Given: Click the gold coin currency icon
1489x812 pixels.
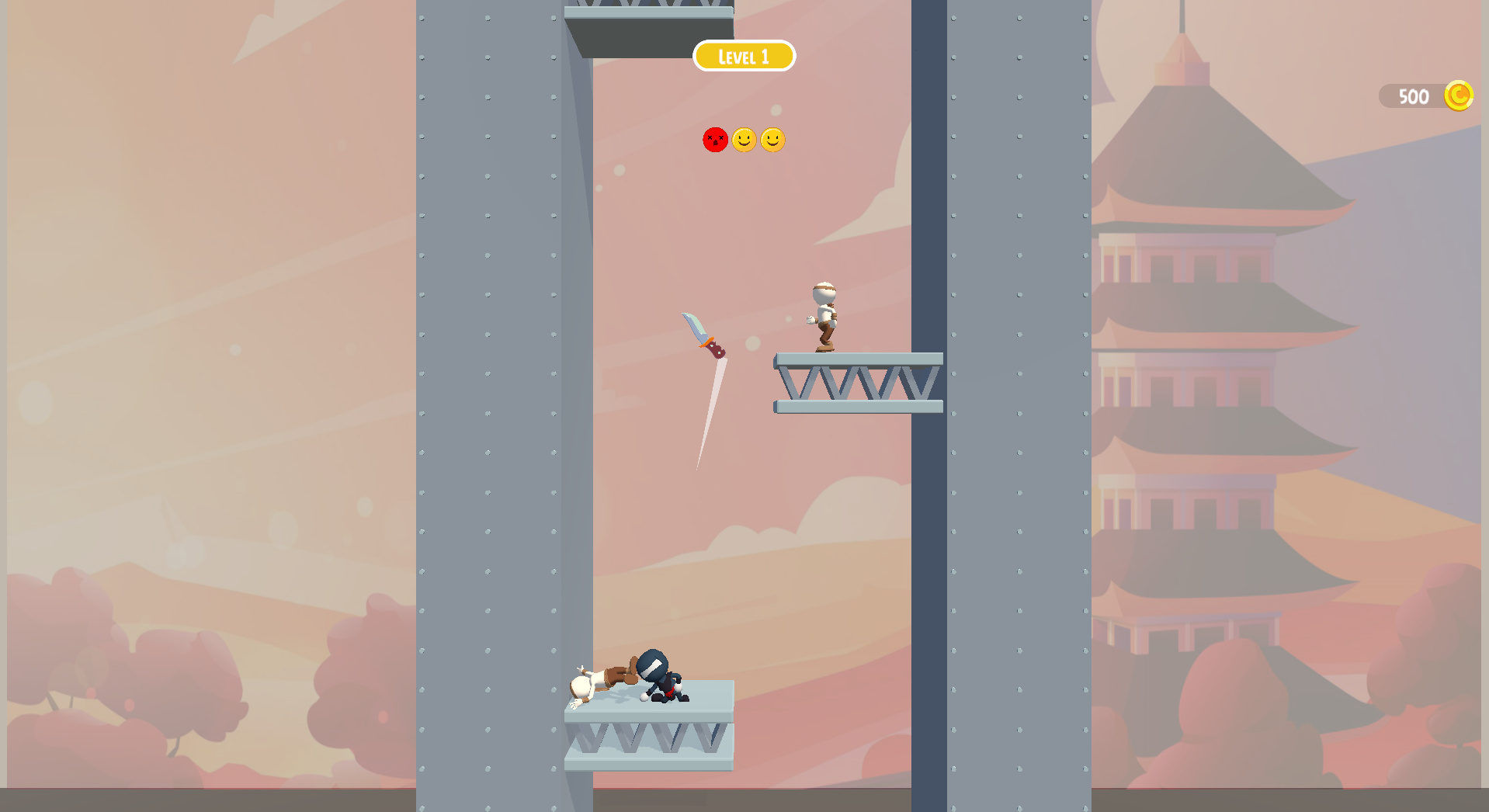Looking at the screenshot, I should coord(1460,95).
